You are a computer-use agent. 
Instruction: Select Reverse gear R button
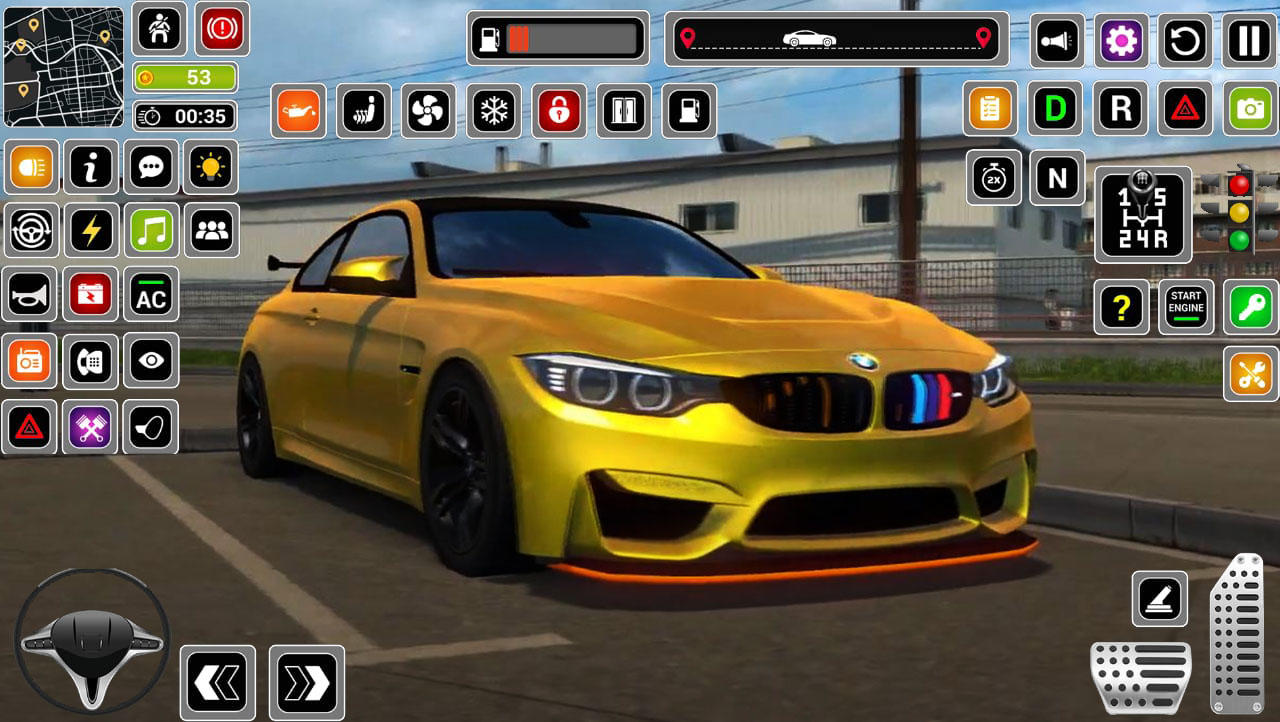tap(1121, 108)
